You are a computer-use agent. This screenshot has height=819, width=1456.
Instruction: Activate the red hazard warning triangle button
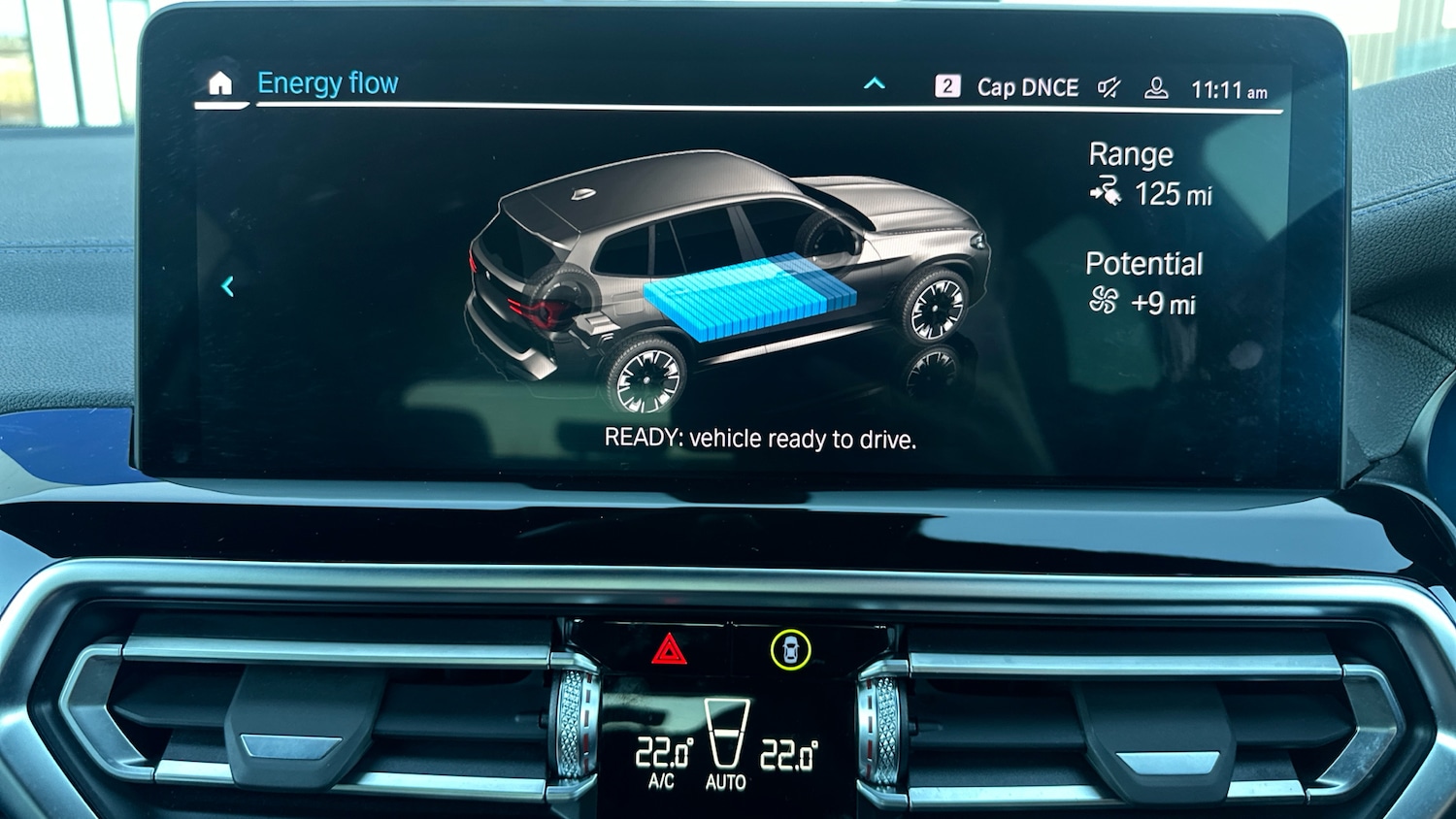(x=669, y=649)
